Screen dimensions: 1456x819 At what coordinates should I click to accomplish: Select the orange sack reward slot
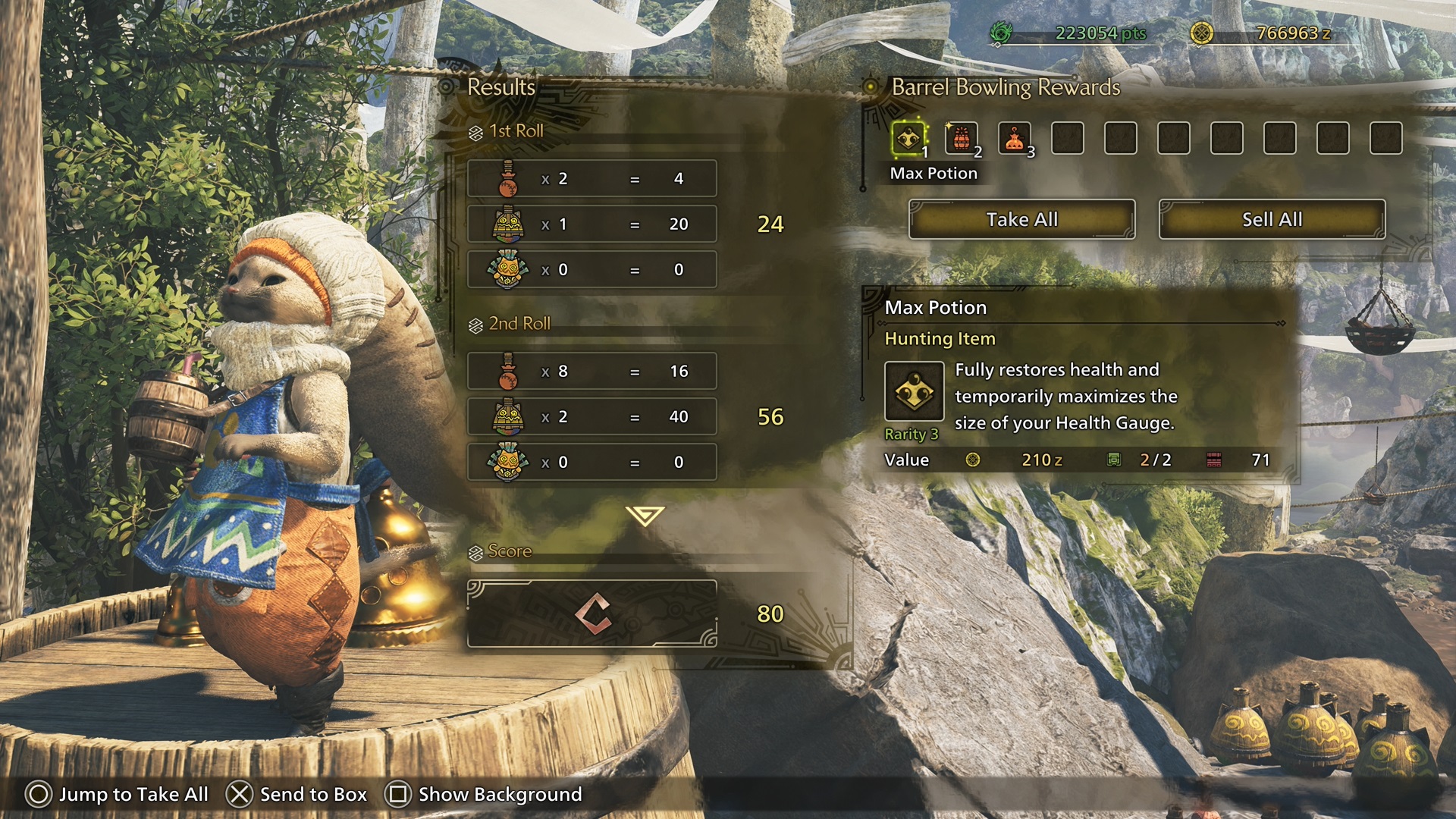click(1014, 139)
